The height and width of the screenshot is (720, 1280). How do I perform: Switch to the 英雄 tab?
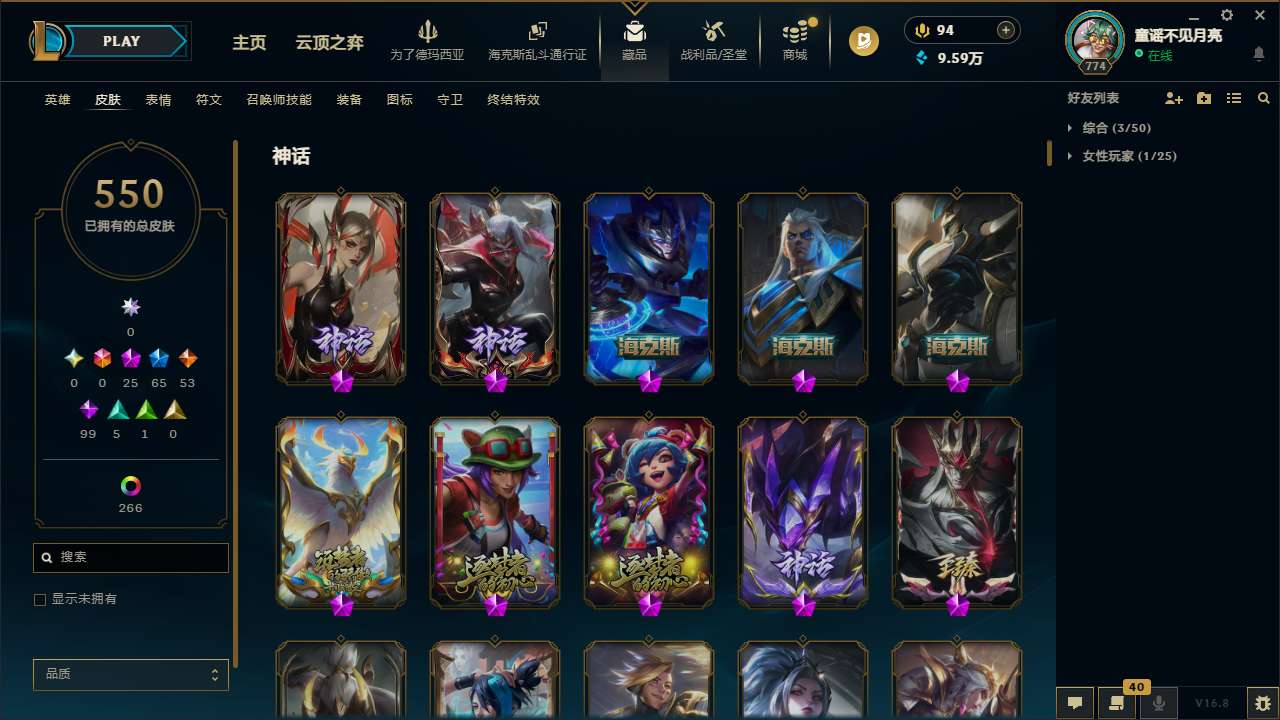click(57, 100)
